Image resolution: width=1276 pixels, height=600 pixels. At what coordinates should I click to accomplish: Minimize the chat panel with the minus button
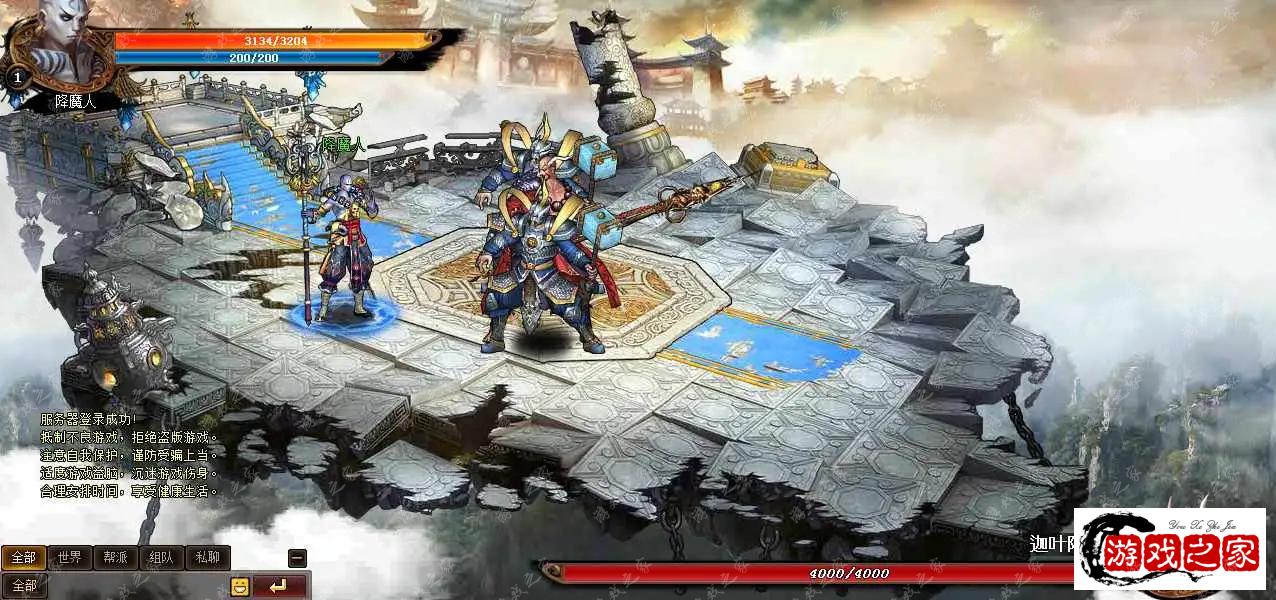point(297,558)
